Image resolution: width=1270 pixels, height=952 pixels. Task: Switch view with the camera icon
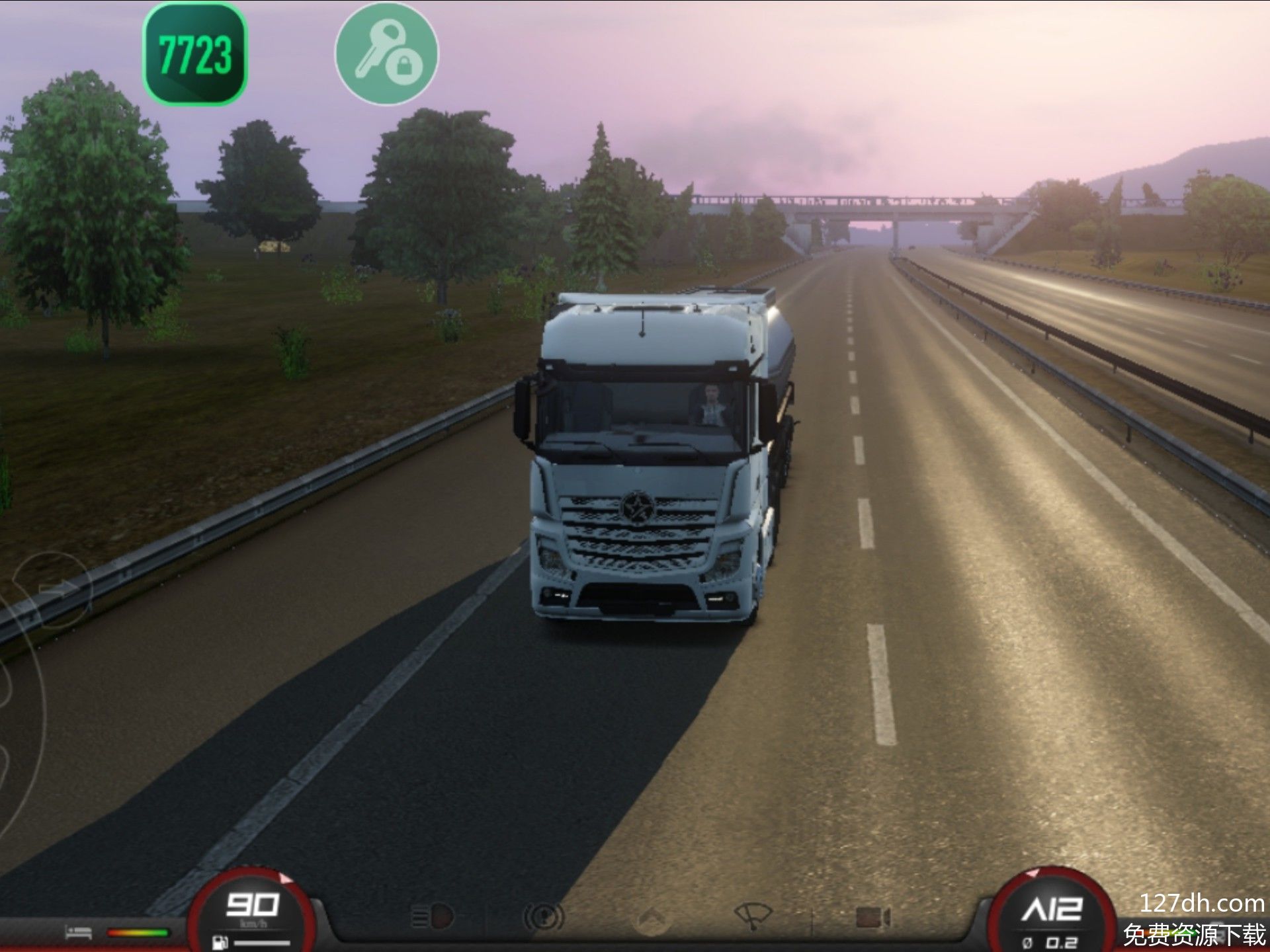(873, 918)
